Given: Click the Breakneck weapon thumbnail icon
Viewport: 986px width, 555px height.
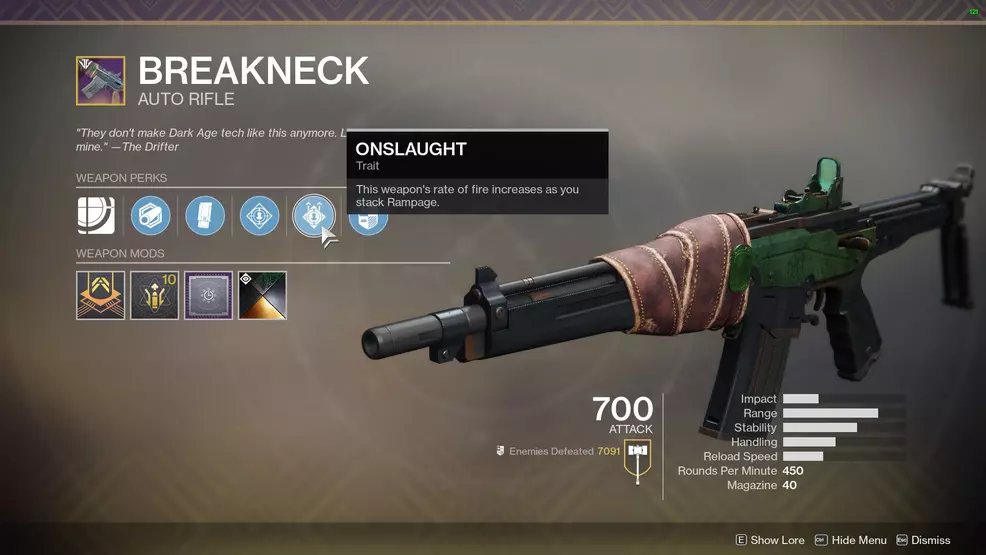Looking at the screenshot, I should (101, 81).
